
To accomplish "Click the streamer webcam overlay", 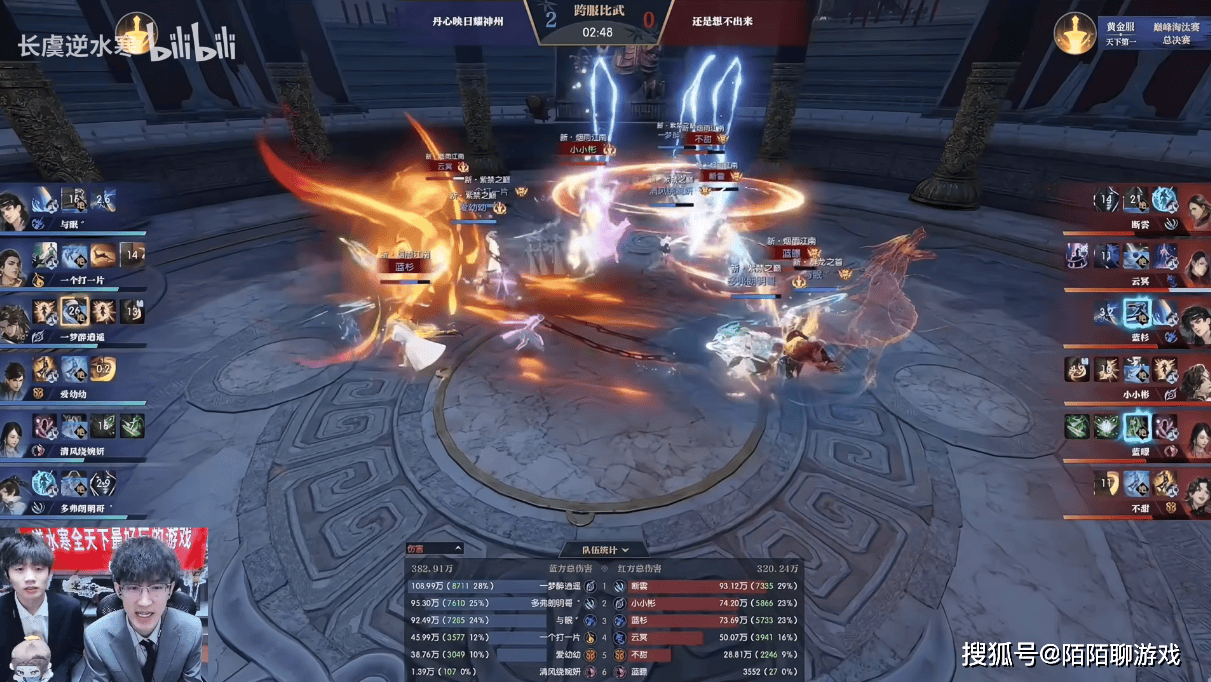I will click(x=104, y=605).
